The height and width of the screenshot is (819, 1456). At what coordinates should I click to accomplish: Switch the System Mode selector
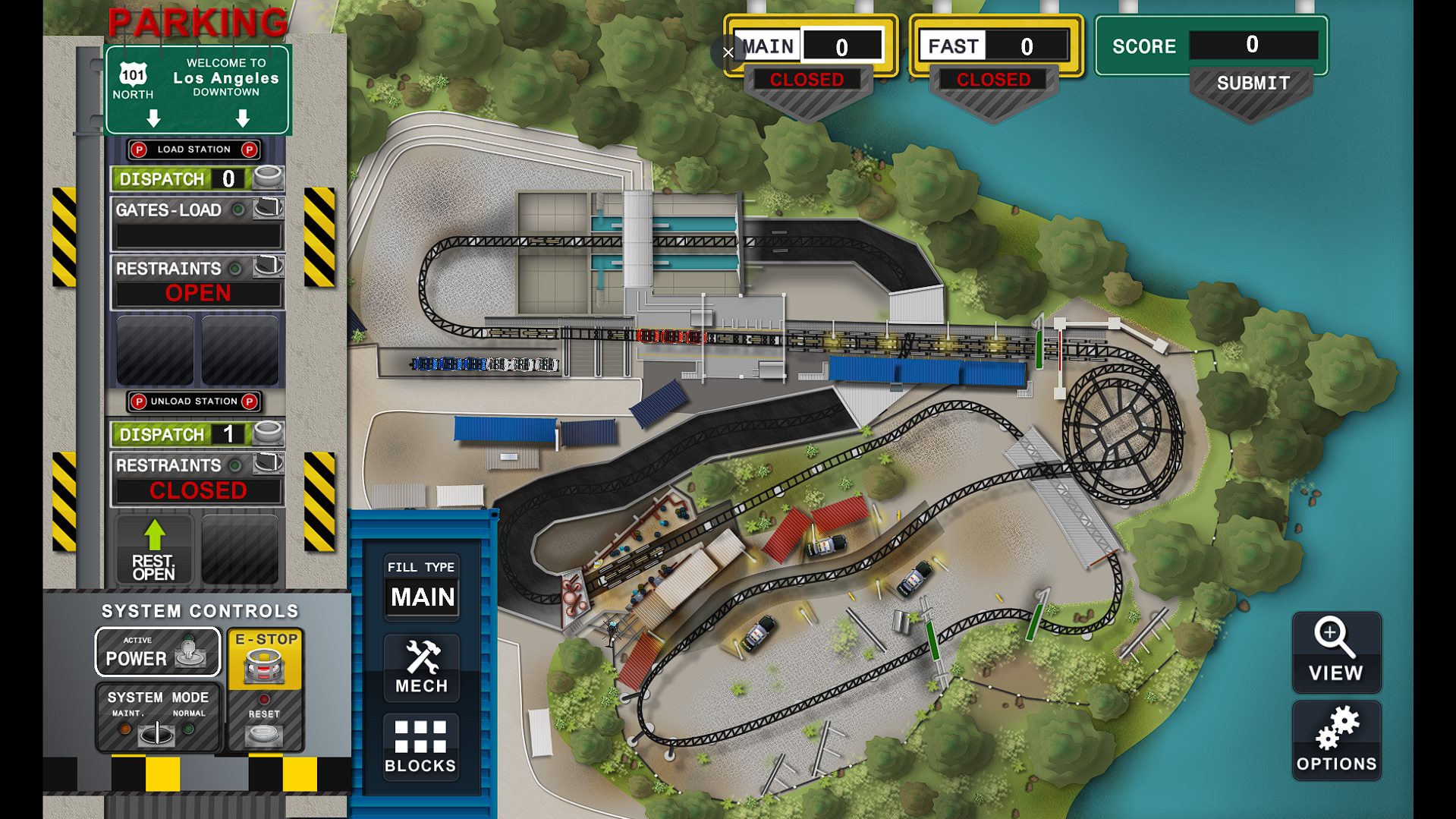click(158, 732)
